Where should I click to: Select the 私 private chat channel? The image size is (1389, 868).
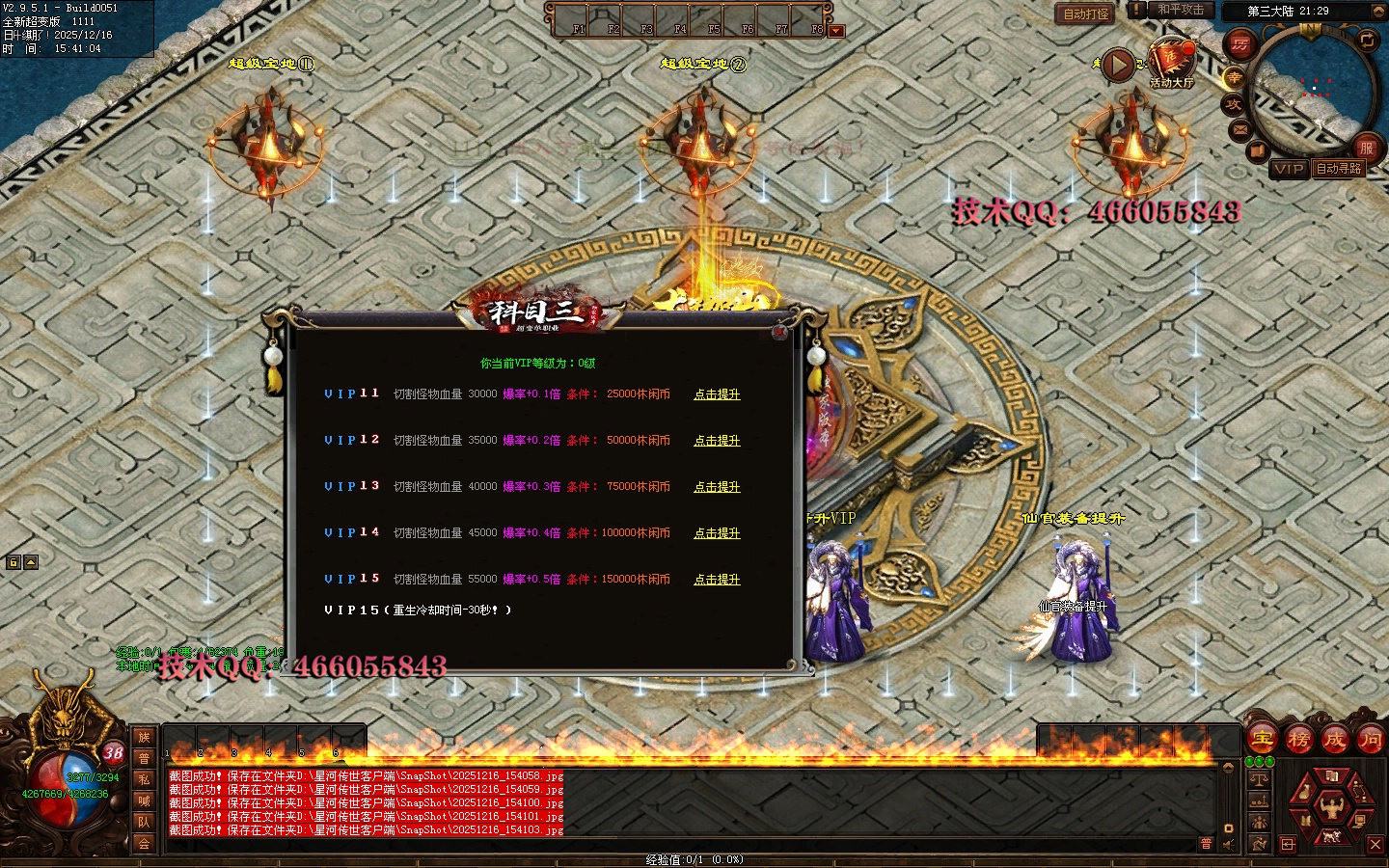coord(144,779)
